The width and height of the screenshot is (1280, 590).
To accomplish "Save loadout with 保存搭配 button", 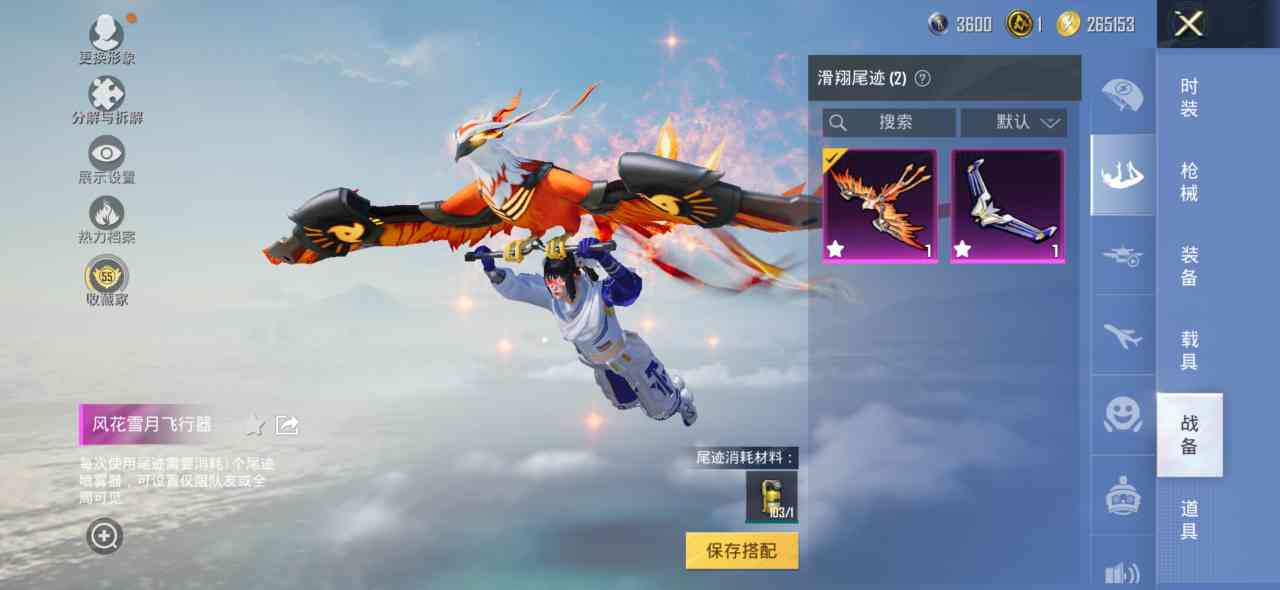I will tap(742, 550).
